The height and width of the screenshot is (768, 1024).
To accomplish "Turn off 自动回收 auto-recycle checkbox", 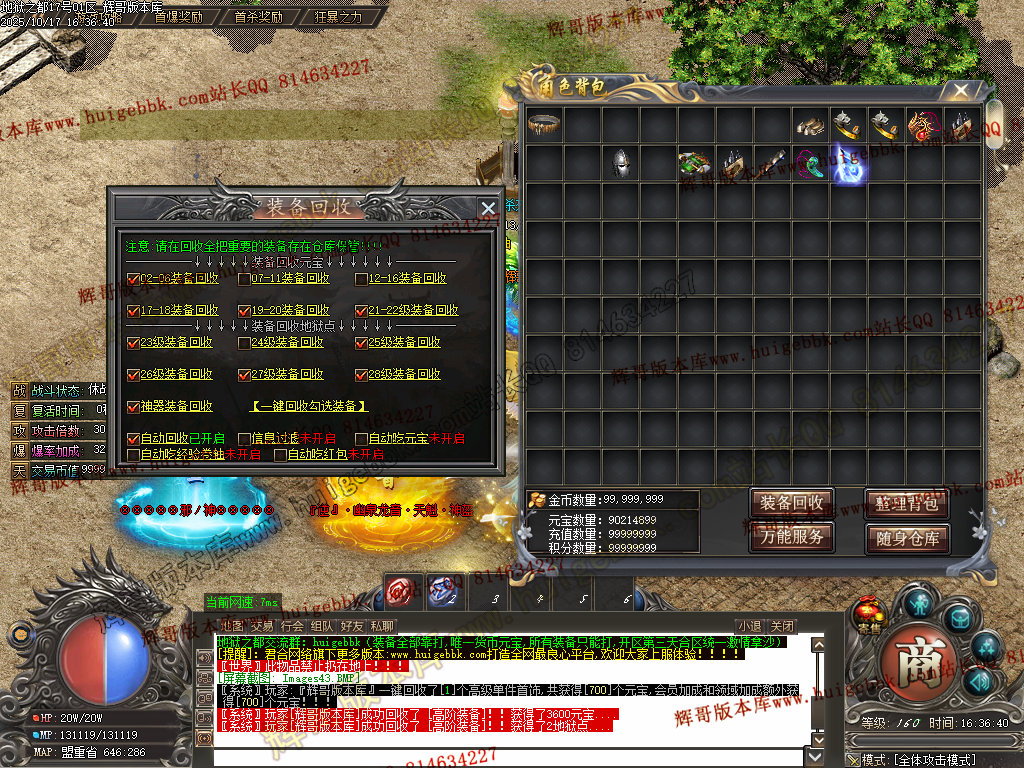I will 133,439.
